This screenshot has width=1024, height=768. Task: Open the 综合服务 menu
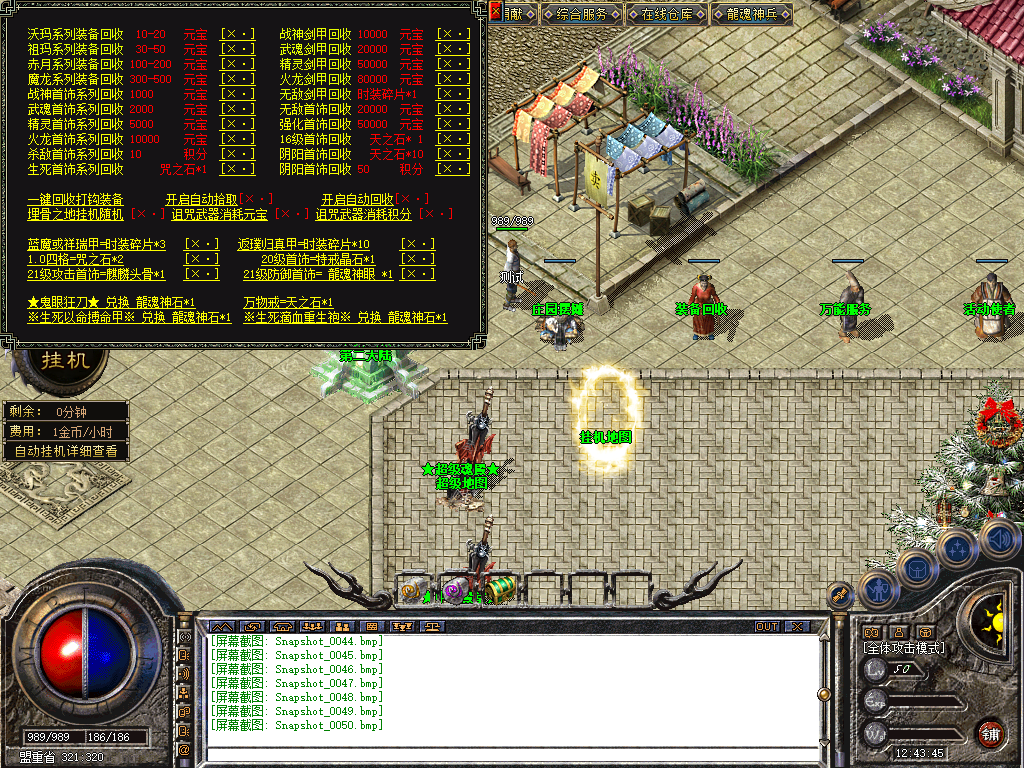coord(583,14)
